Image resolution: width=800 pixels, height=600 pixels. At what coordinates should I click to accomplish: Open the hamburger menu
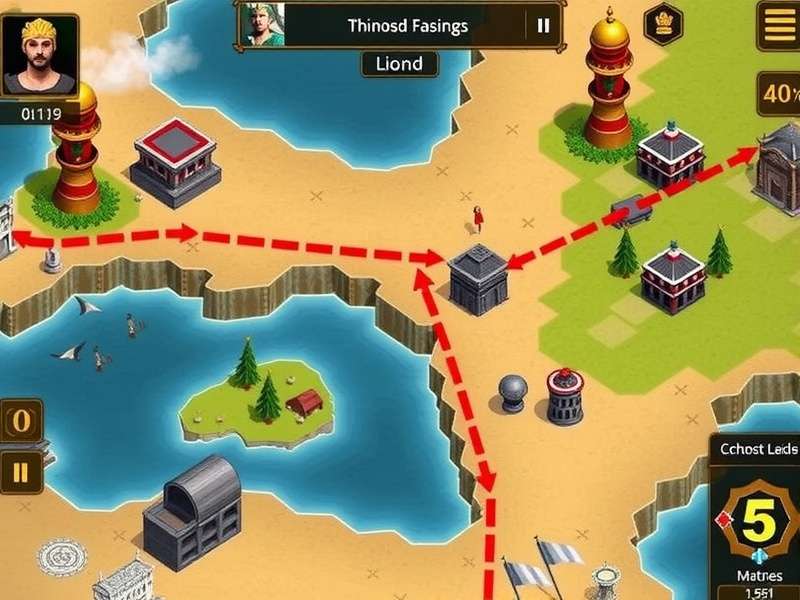tap(779, 26)
